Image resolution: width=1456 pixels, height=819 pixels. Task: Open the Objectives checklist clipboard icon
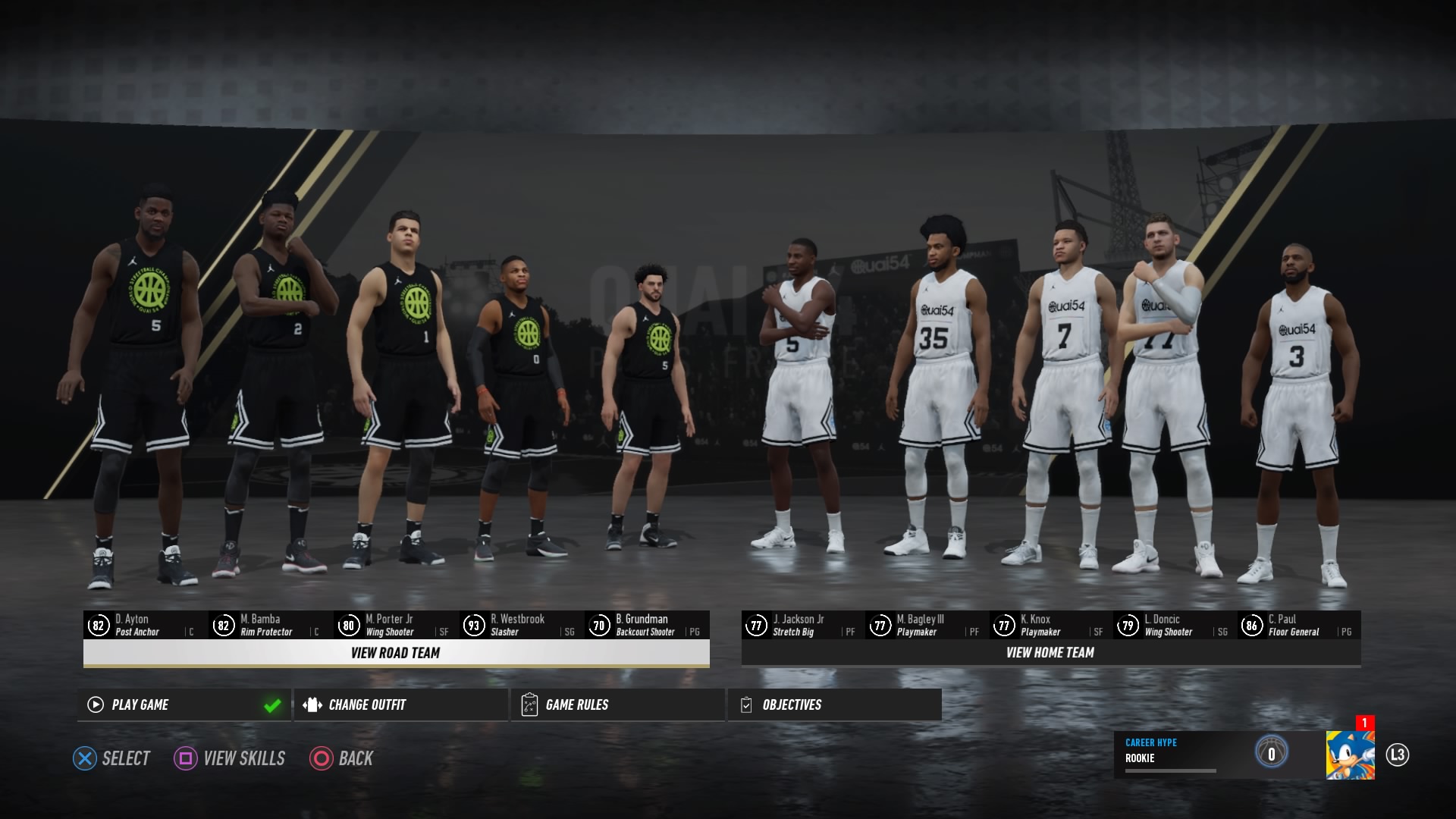click(x=746, y=704)
